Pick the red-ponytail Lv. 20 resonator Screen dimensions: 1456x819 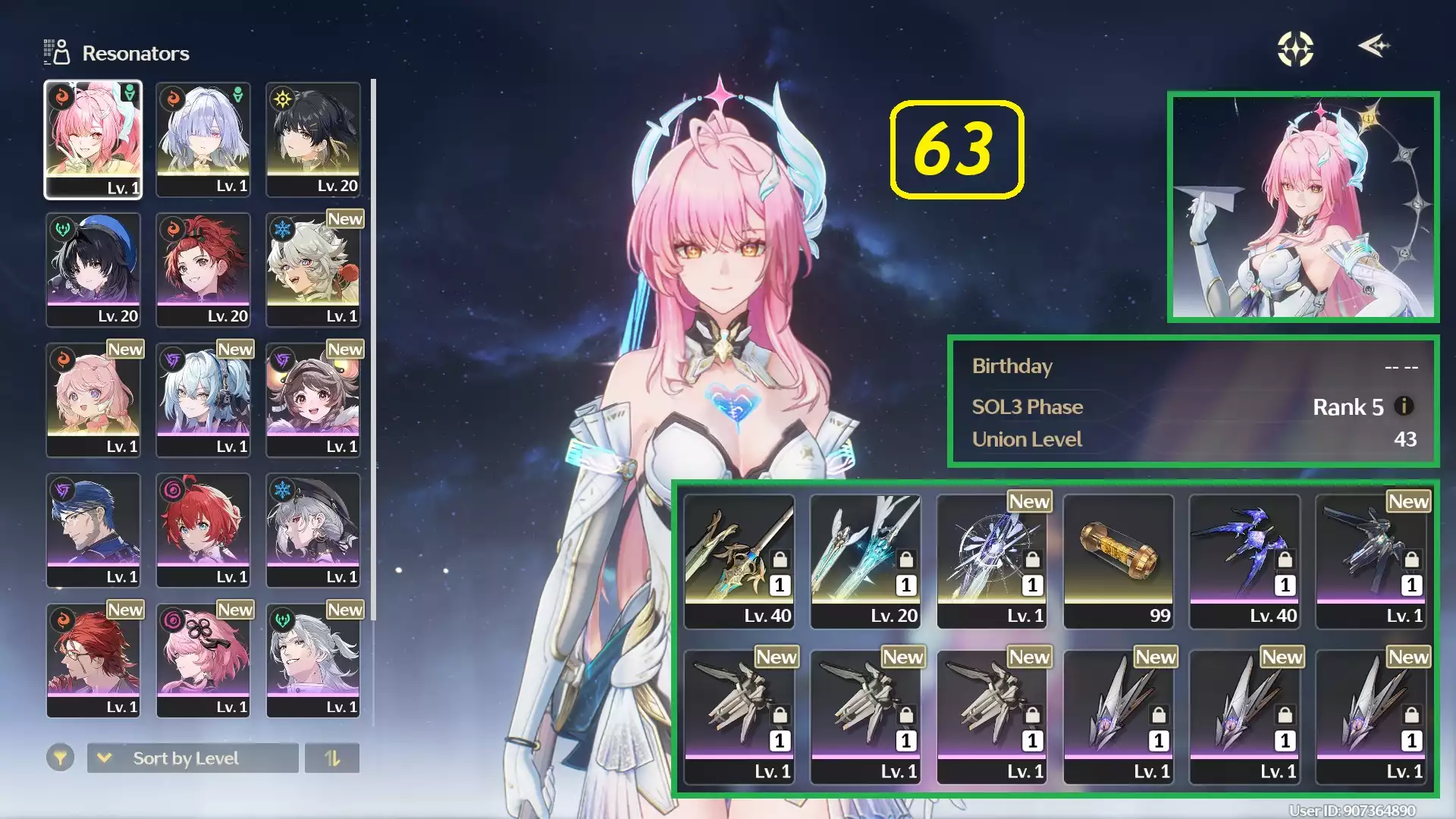coord(203,270)
